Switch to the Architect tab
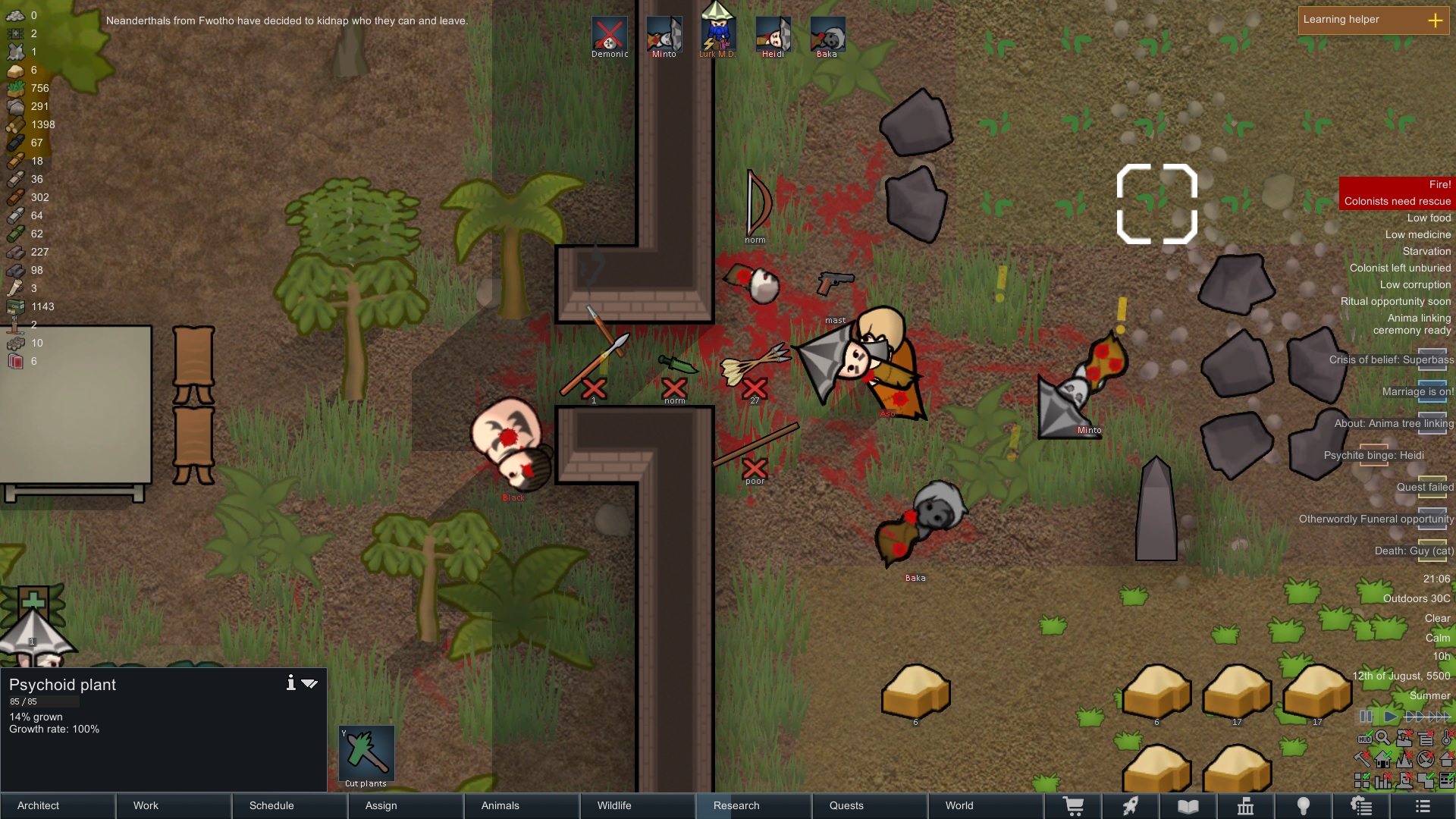Viewport: 1456px width, 819px height. click(37, 806)
